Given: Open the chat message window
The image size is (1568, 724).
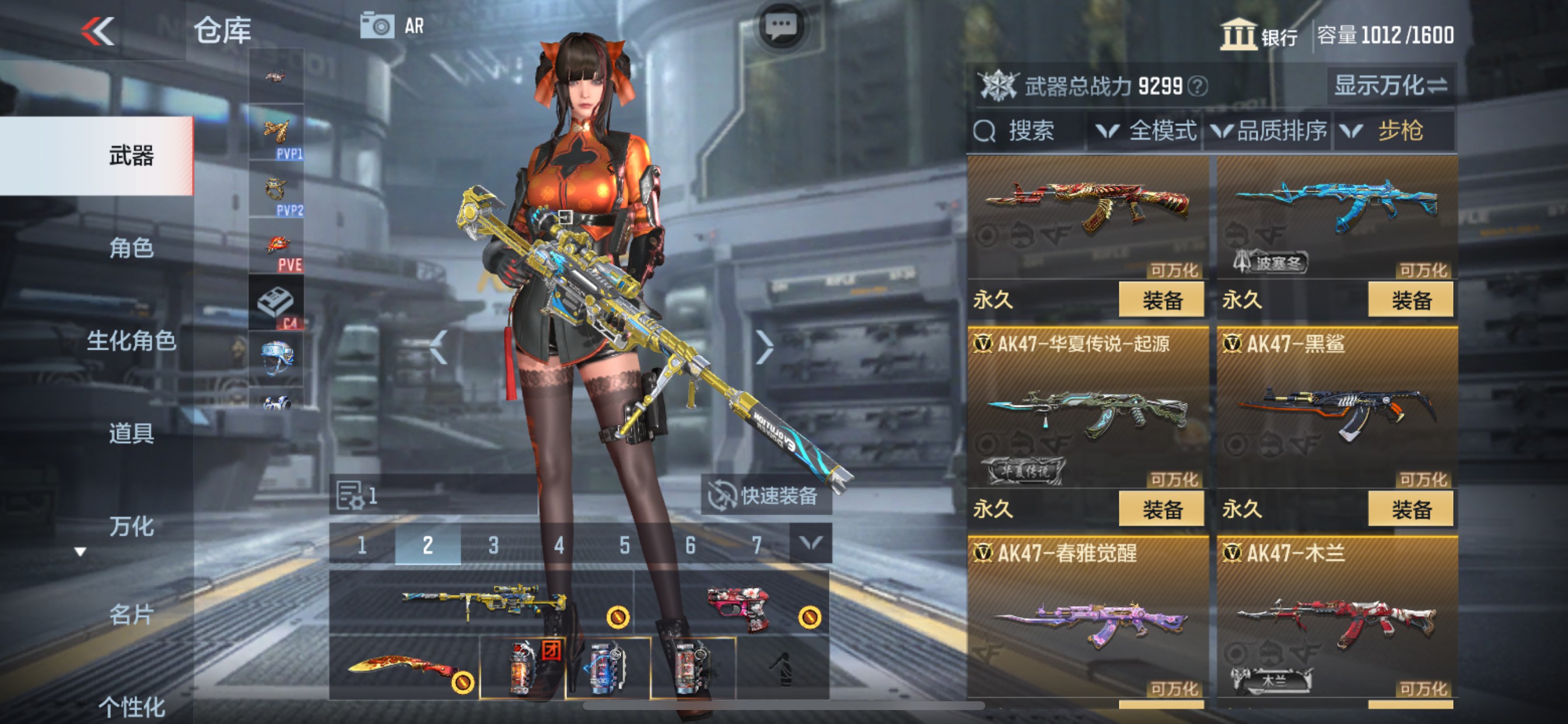Looking at the screenshot, I should click(782, 26).
